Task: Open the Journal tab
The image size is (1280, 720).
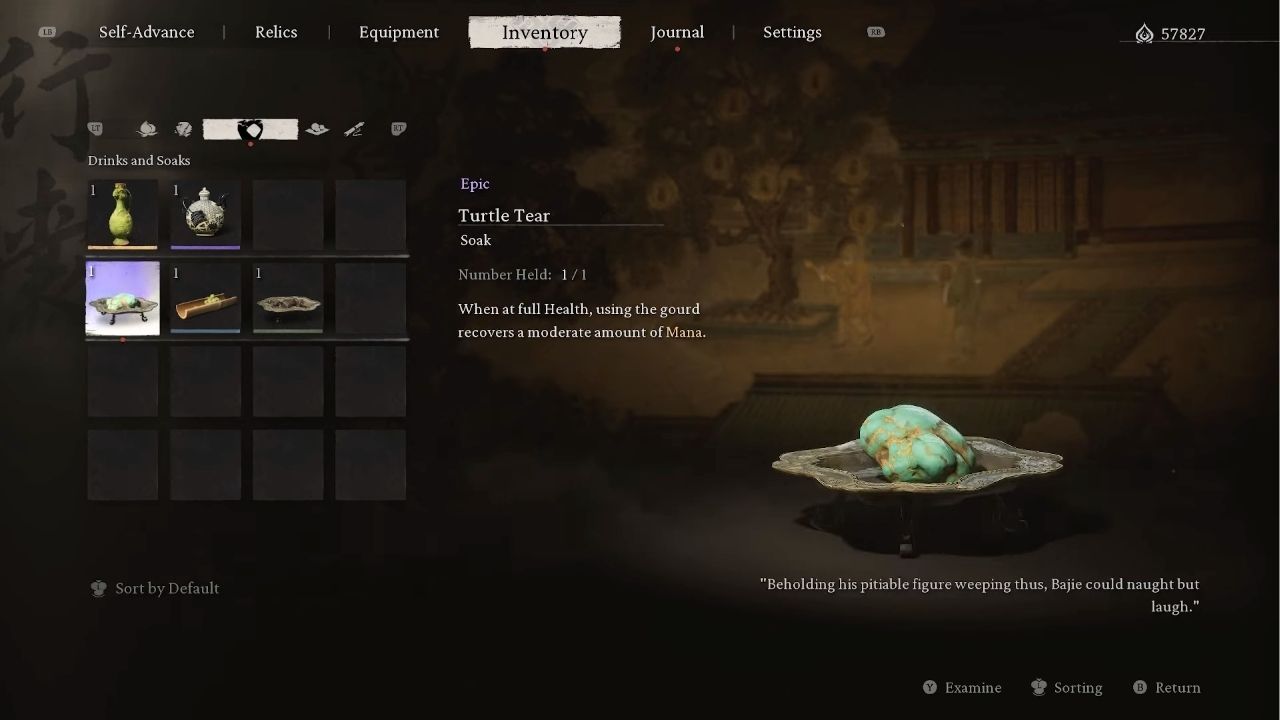Action: tap(677, 32)
